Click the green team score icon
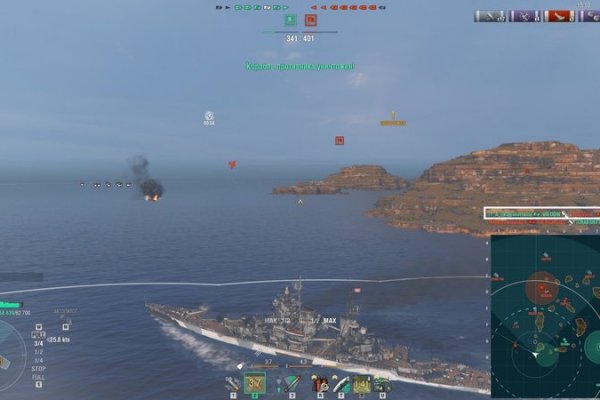 click(x=290, y=19)
